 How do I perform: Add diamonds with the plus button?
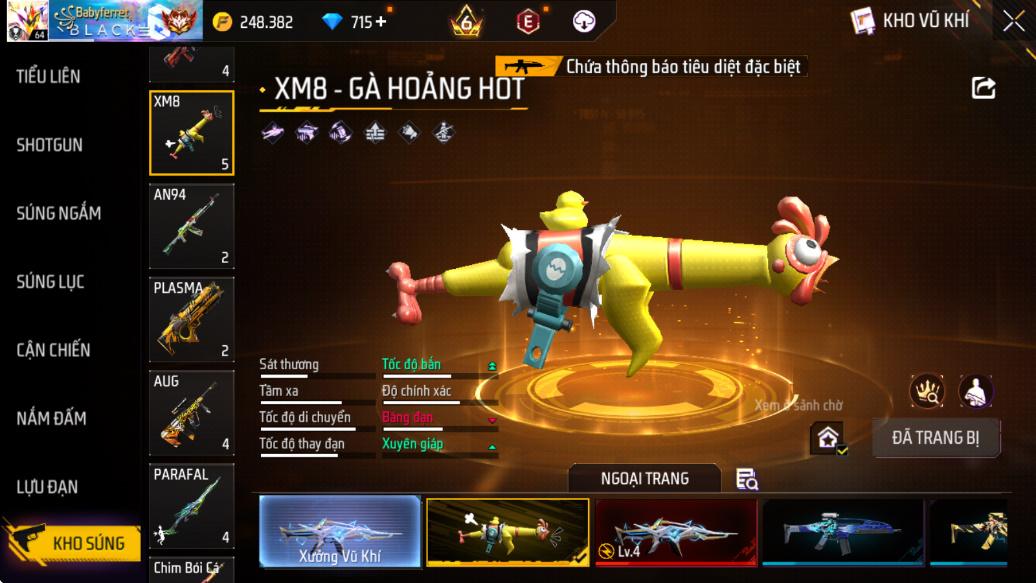pyautogui.click(x=381, y=22)
